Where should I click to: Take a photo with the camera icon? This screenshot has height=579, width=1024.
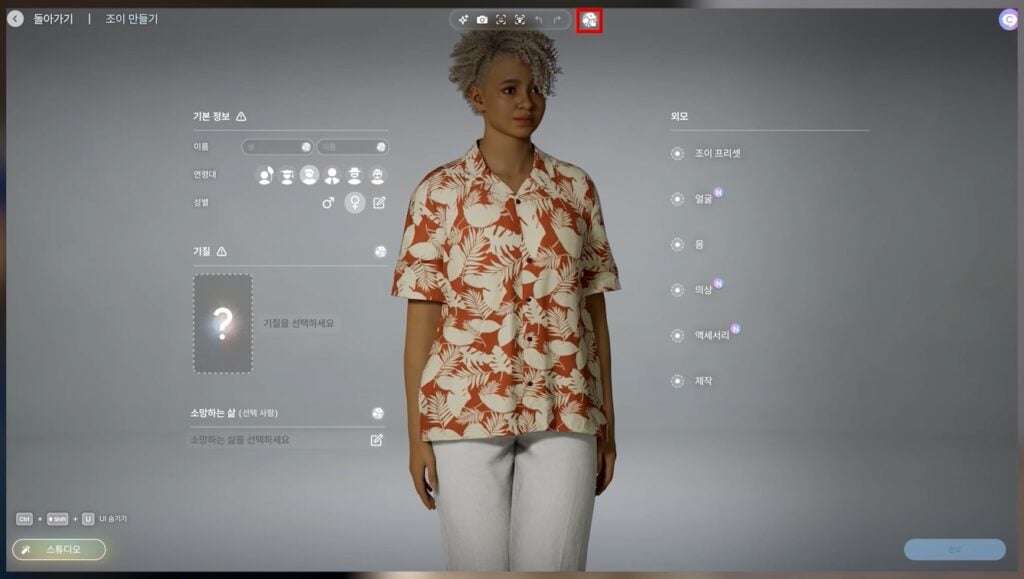coord(482,20)
